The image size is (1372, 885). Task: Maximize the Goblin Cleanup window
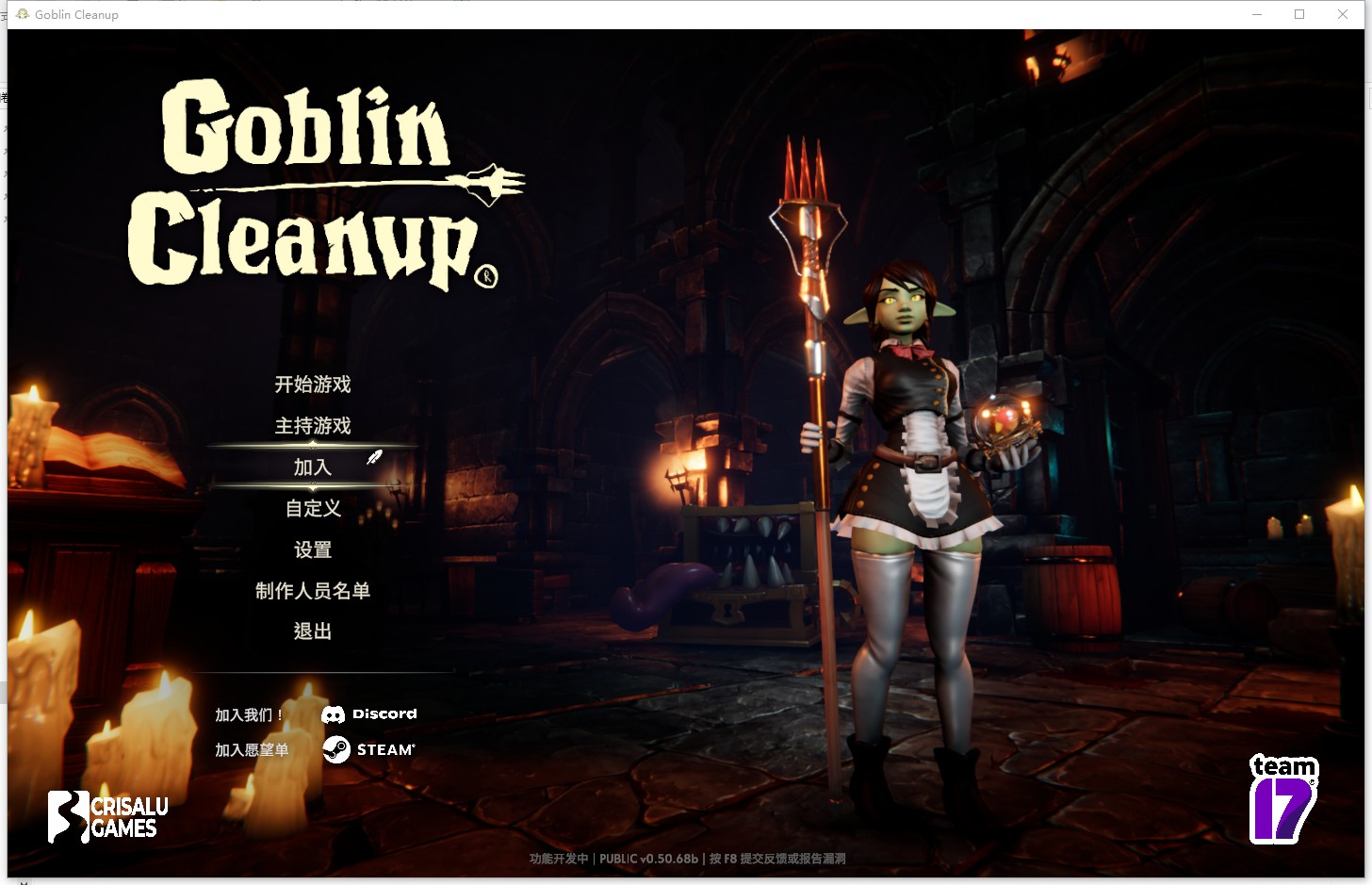point(1299,14)
